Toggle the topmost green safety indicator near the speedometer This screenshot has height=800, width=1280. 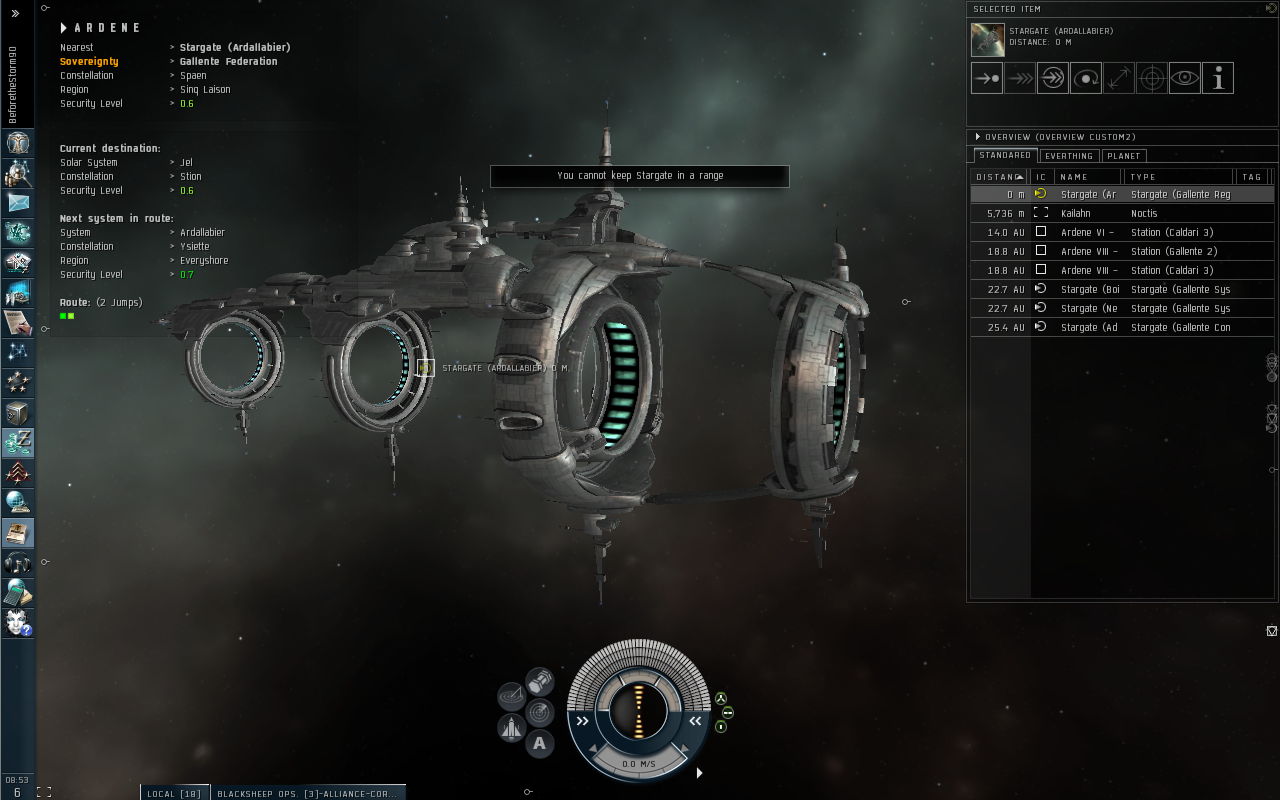720,698
